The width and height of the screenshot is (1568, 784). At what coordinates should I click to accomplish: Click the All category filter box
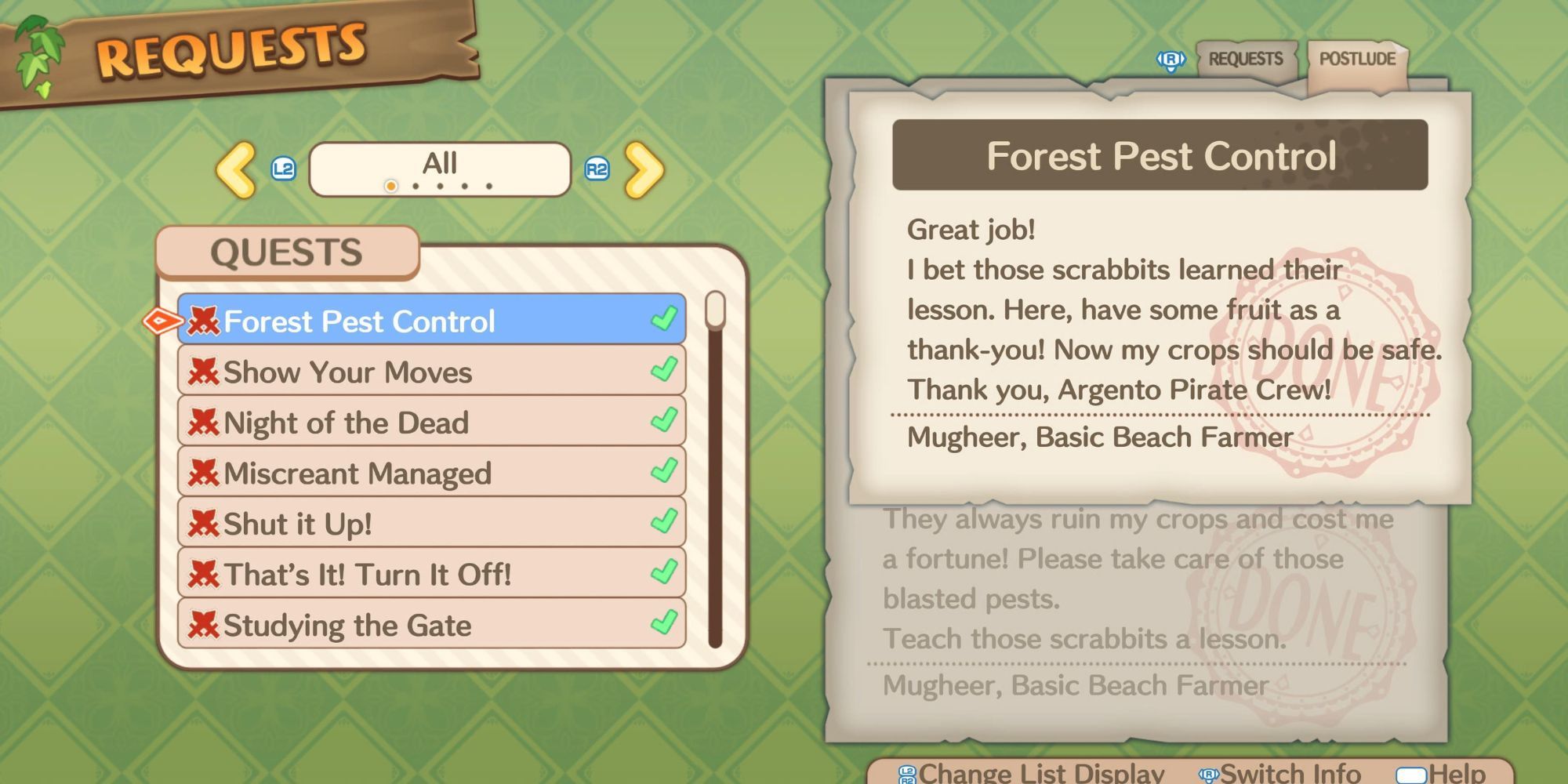pos(440,169)
